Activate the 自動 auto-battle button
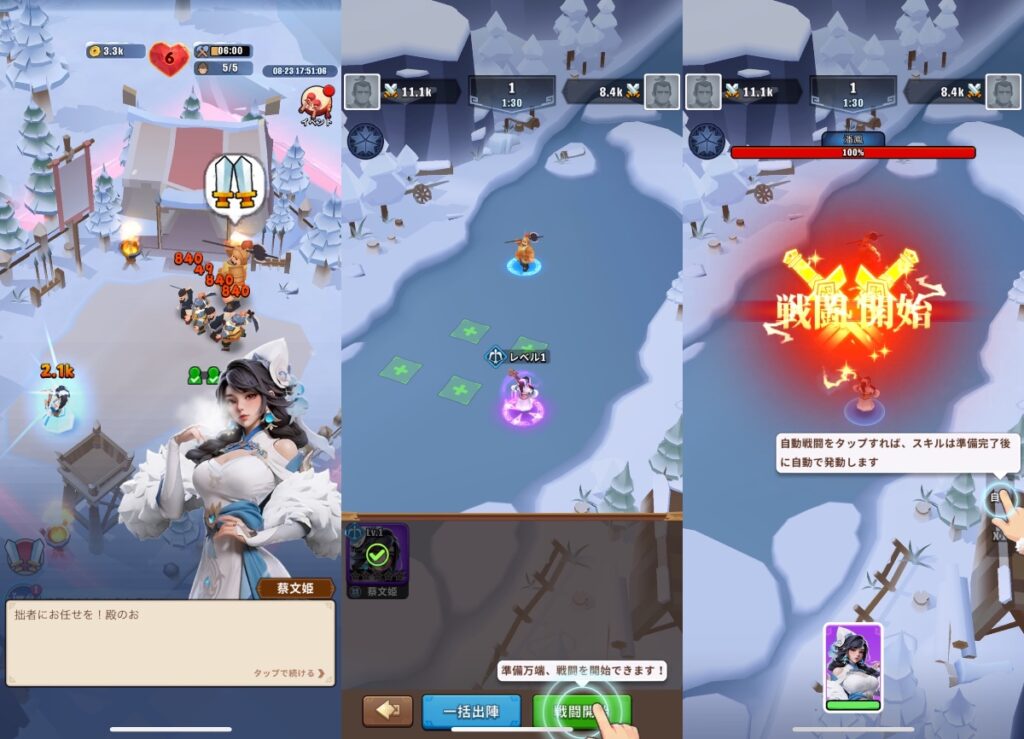The image size is (1024, 739). point(1000,498)
